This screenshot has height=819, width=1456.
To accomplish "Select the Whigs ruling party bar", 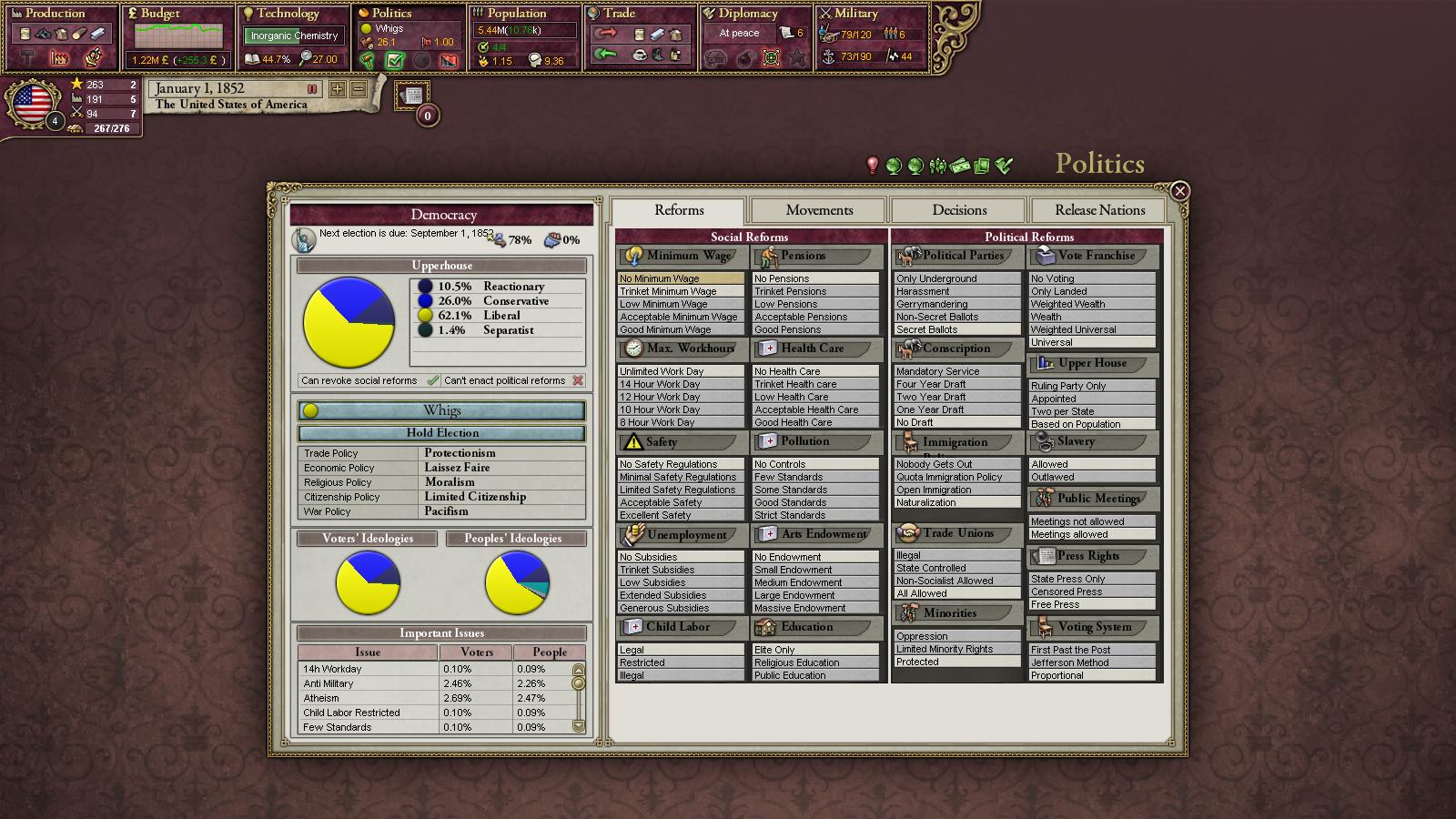I will point(442,410).
